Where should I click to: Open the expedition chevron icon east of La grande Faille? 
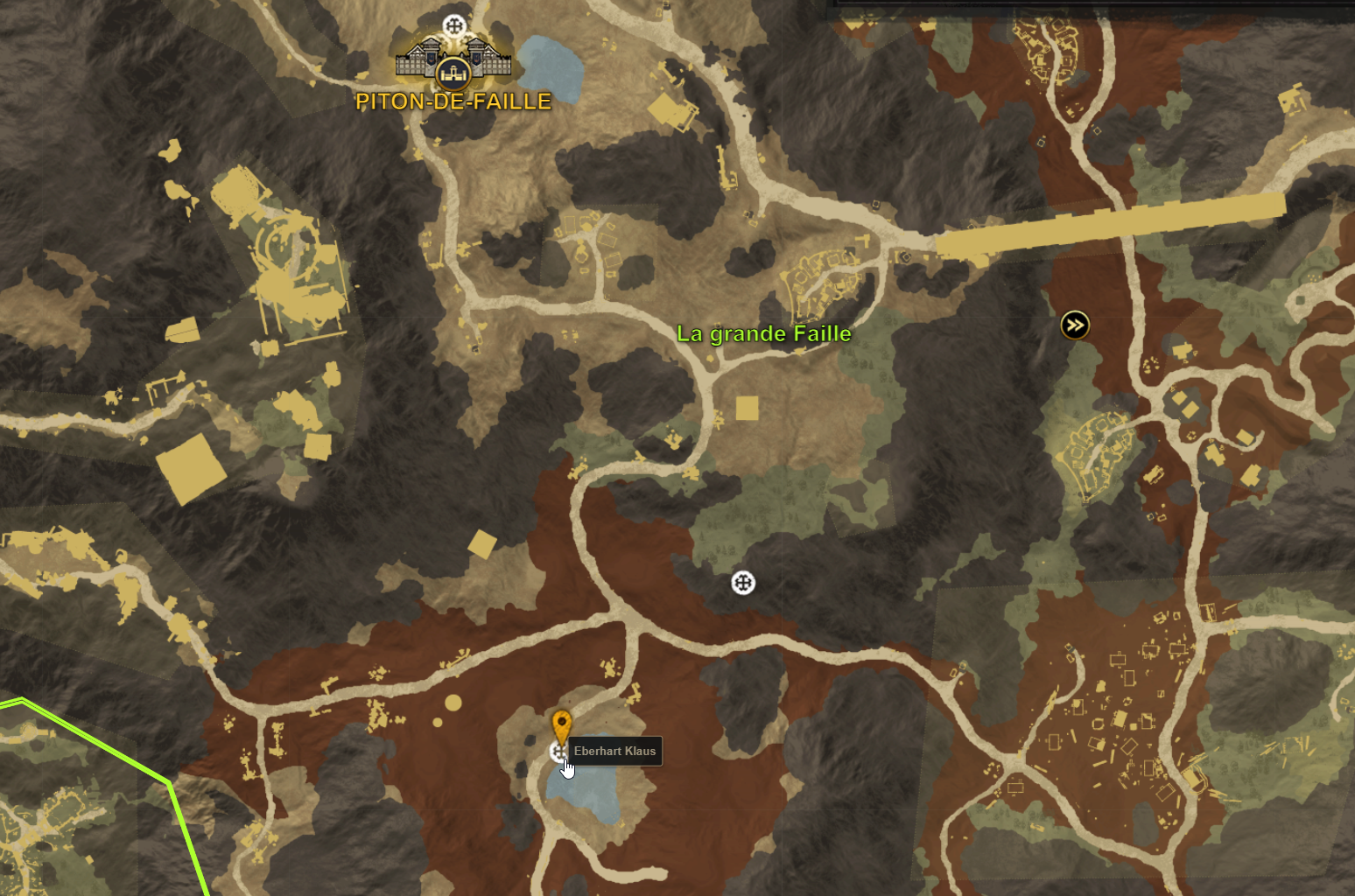[1075, 324]
